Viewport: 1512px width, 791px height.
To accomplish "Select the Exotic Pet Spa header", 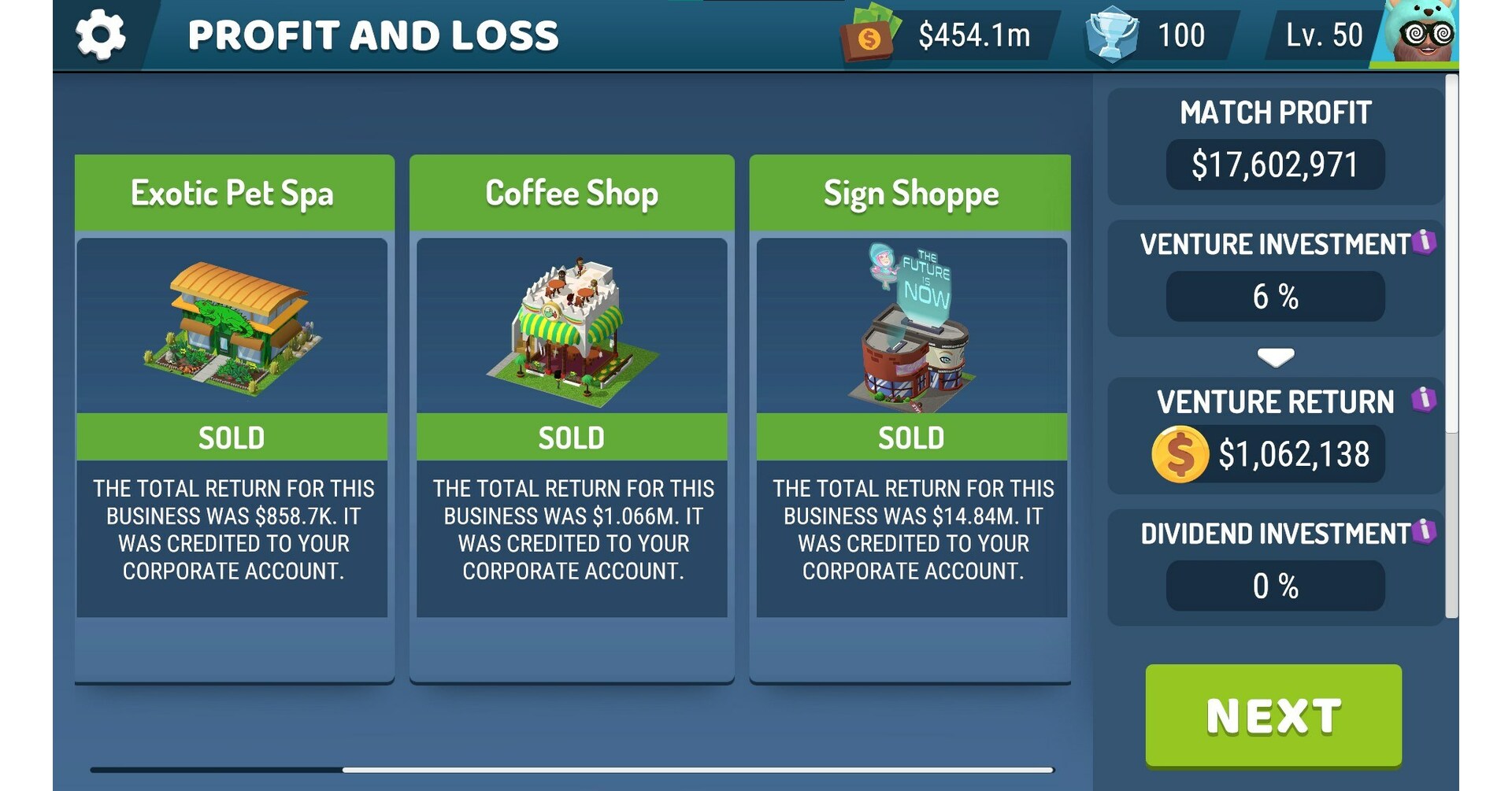I will pos(234,191).
